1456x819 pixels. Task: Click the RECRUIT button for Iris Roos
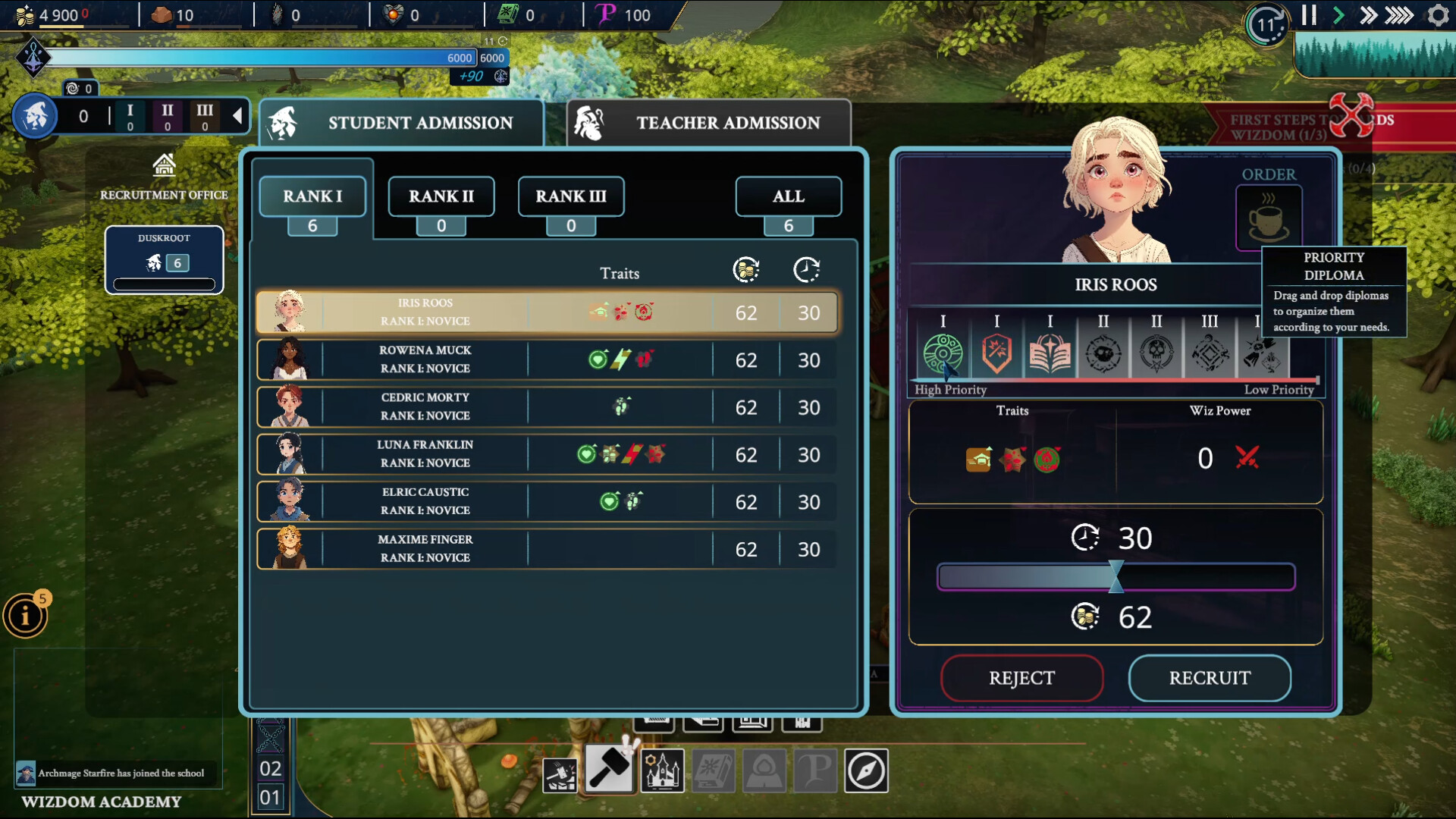1209,679
